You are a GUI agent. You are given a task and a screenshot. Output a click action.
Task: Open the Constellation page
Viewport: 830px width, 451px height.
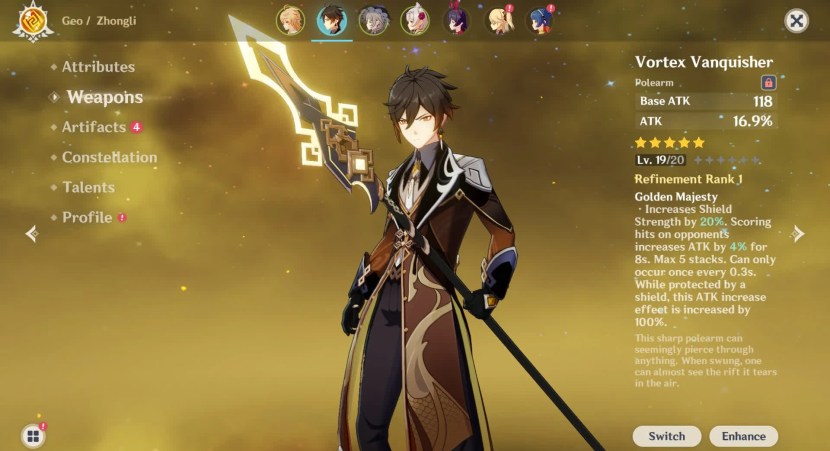tap(109, 157)
